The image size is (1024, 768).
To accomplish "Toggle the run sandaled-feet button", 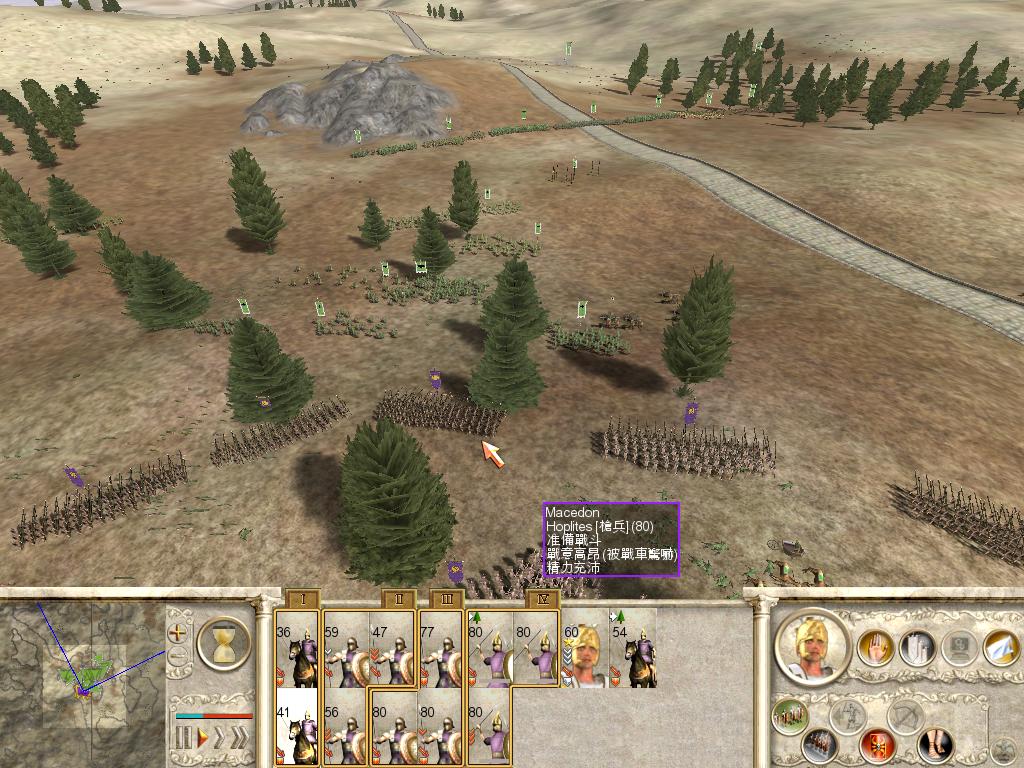I will pyautogui.click(x=936, y=745).
